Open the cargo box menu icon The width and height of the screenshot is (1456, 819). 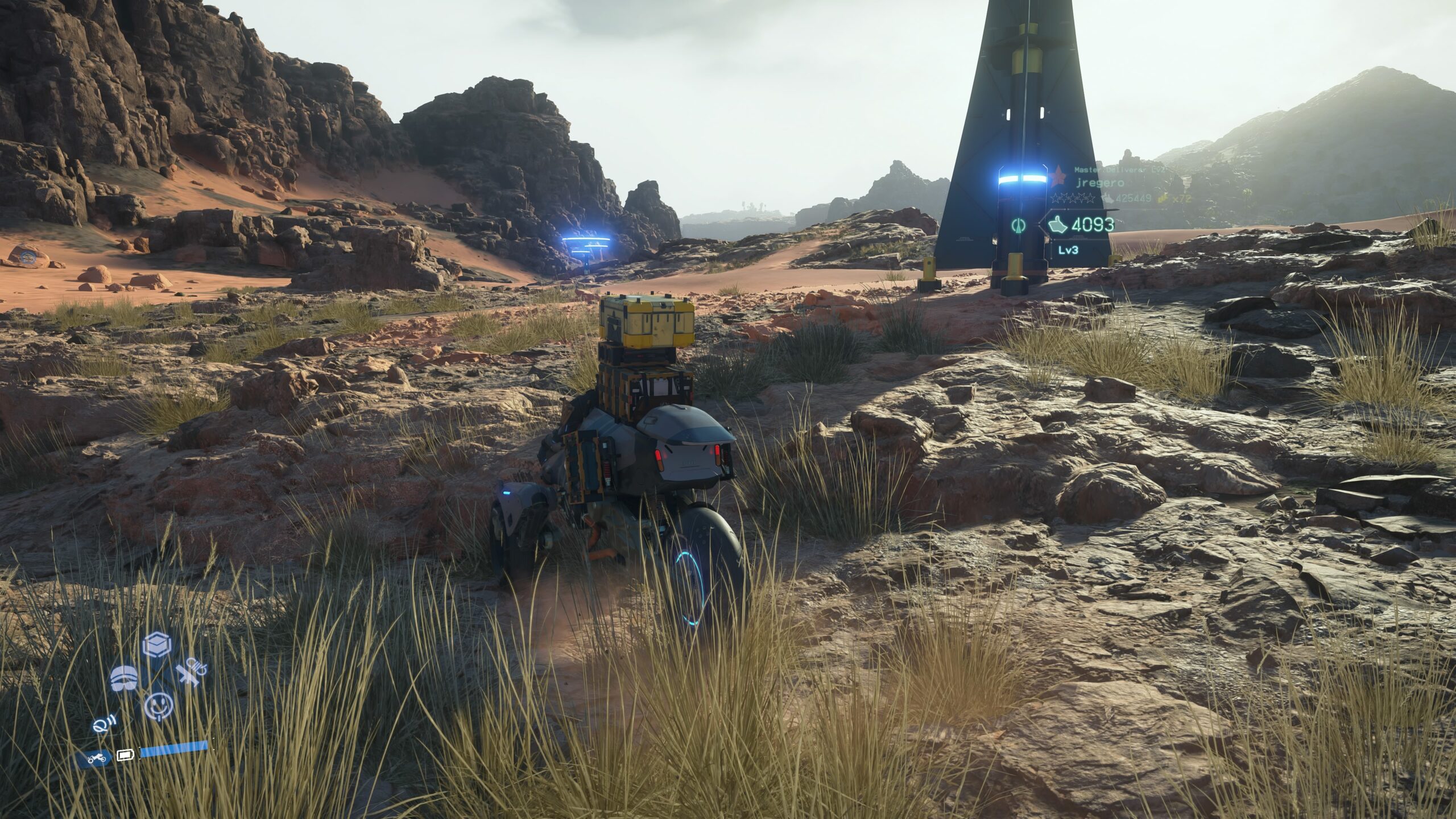[x=157, y=644]
